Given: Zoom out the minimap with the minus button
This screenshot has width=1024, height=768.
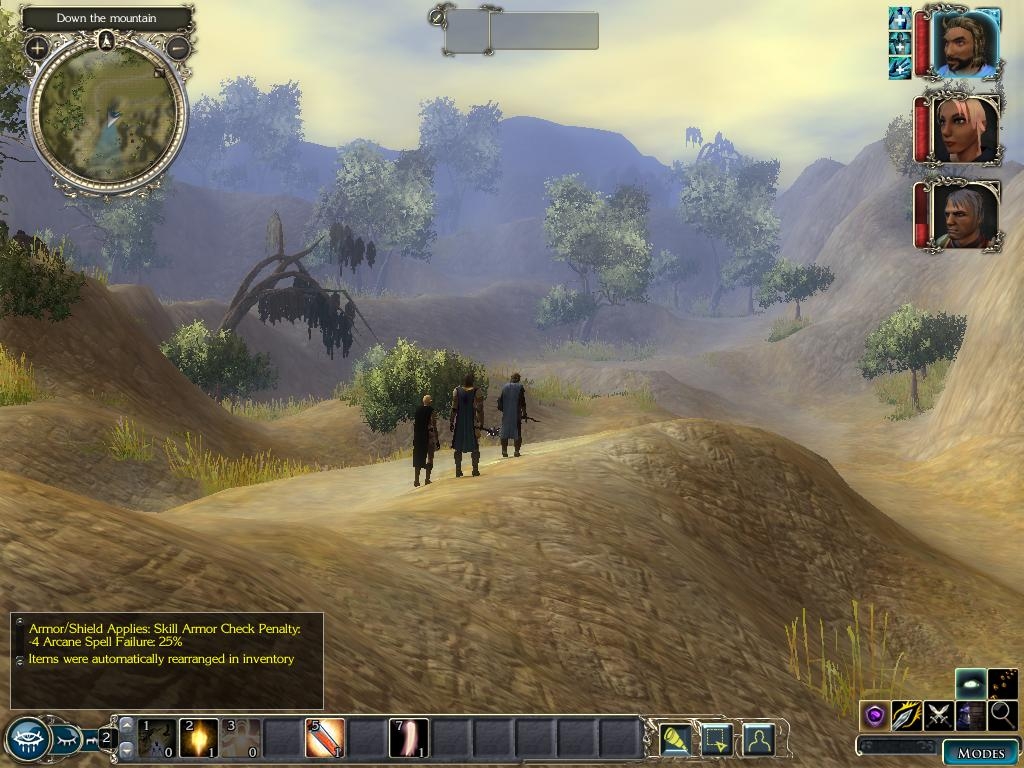Looking at the screenshot, I should pyautogui.click(x=178, y=47).
